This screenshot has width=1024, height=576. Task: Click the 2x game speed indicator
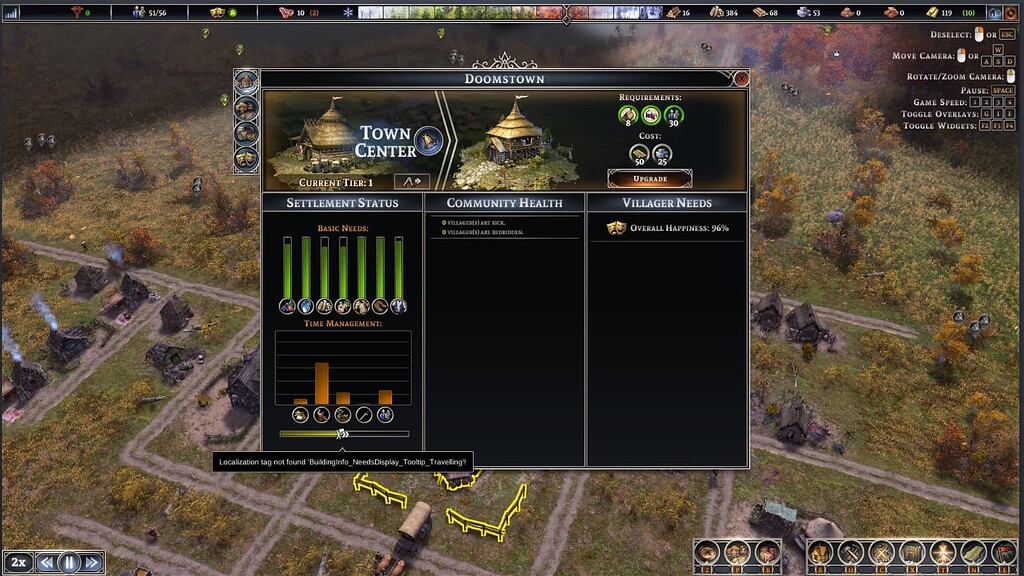coord(19,562)
